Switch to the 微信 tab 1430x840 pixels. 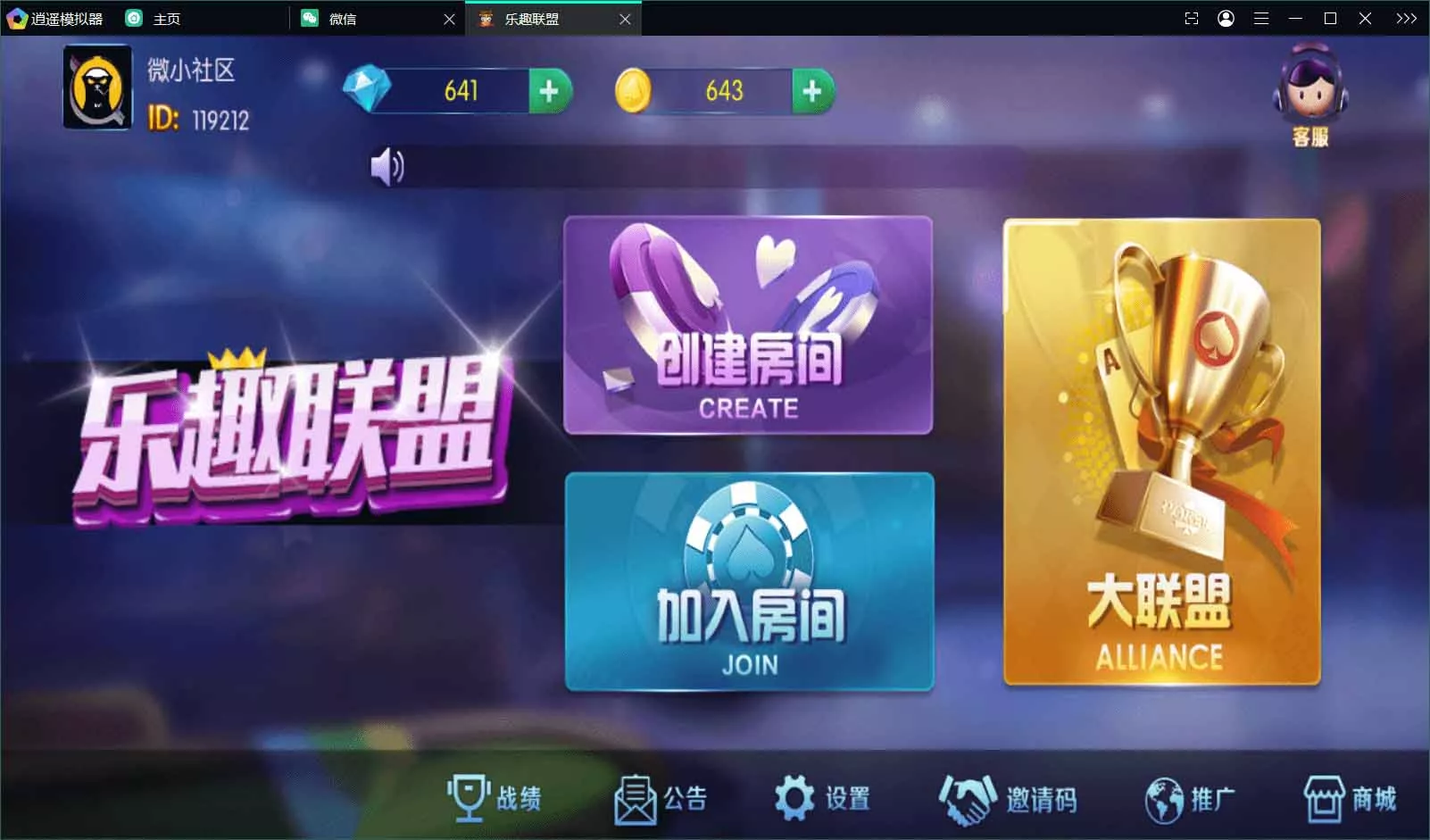tap(348, 18)
